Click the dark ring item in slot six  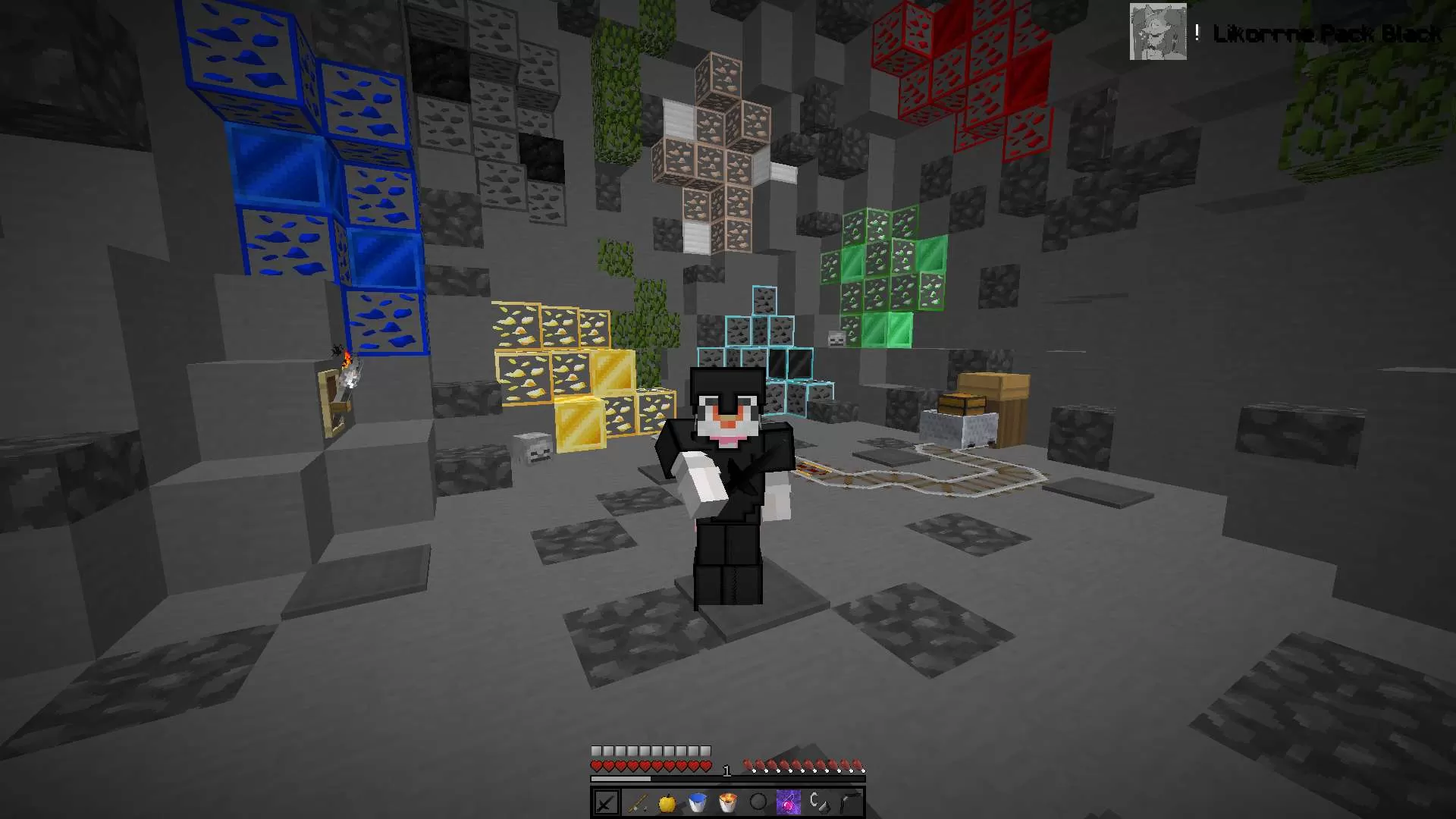click(758, 802)
